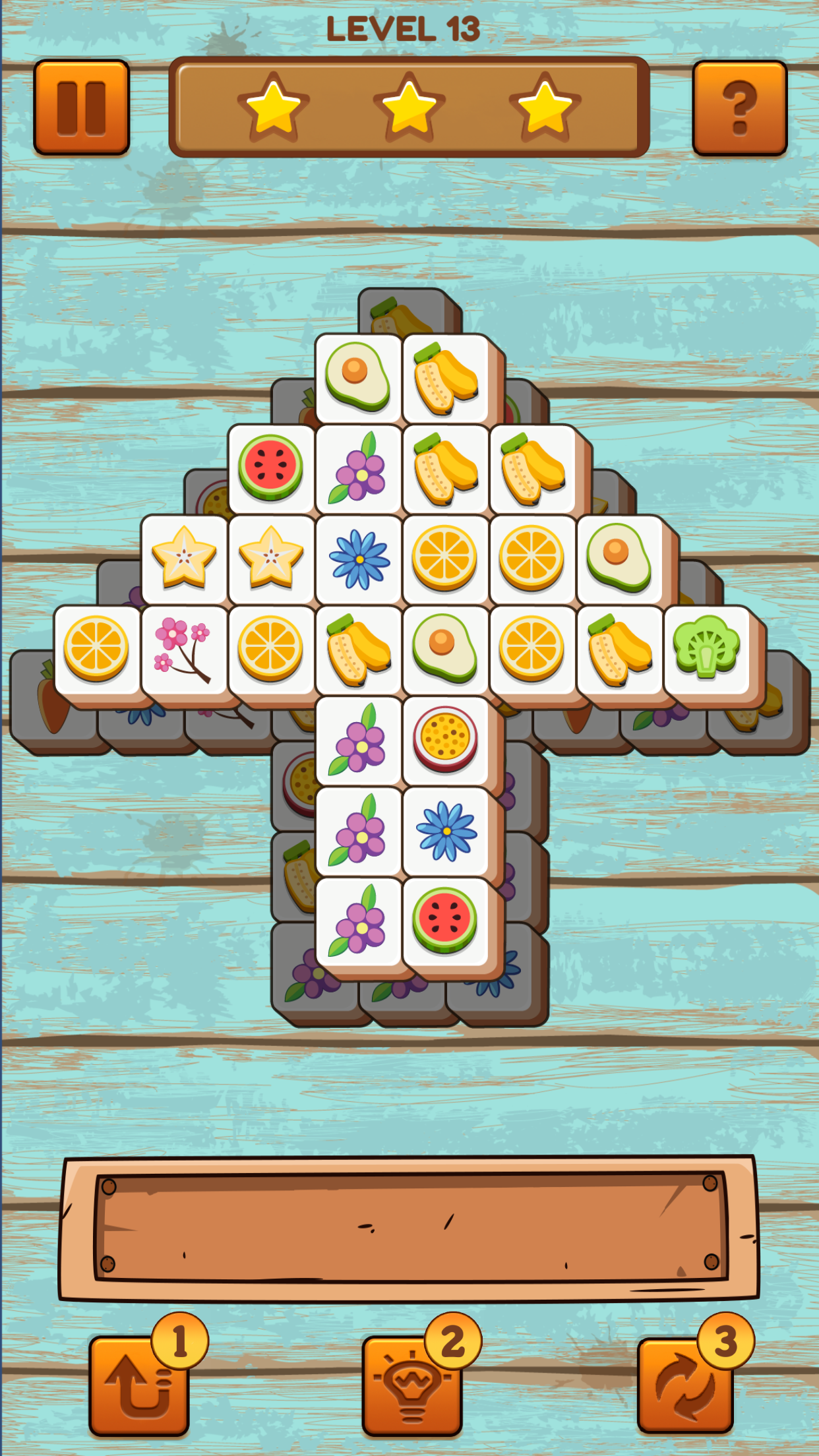Viewport: 819px width, 1456px height.
Task: Select the watermelon tile under the blue flower
Action: tap(445, 921)
